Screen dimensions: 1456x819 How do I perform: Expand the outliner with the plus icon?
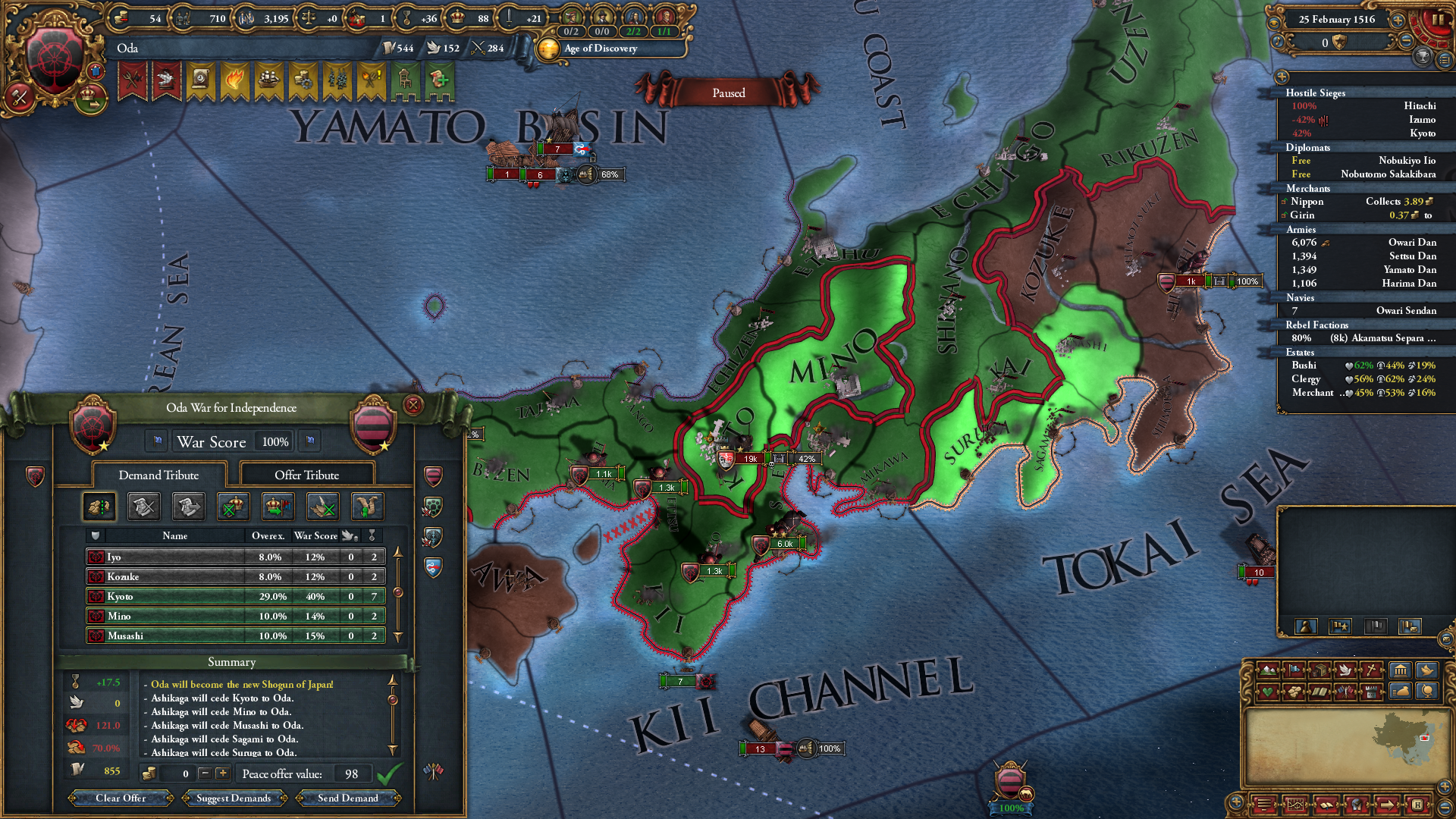pyautogui.click(x=1282, y=77)
